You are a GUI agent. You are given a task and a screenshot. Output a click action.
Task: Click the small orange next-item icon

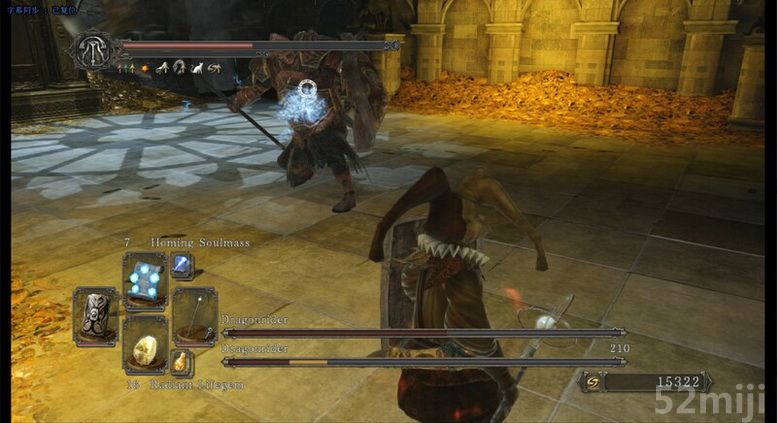tap(182, 361)
